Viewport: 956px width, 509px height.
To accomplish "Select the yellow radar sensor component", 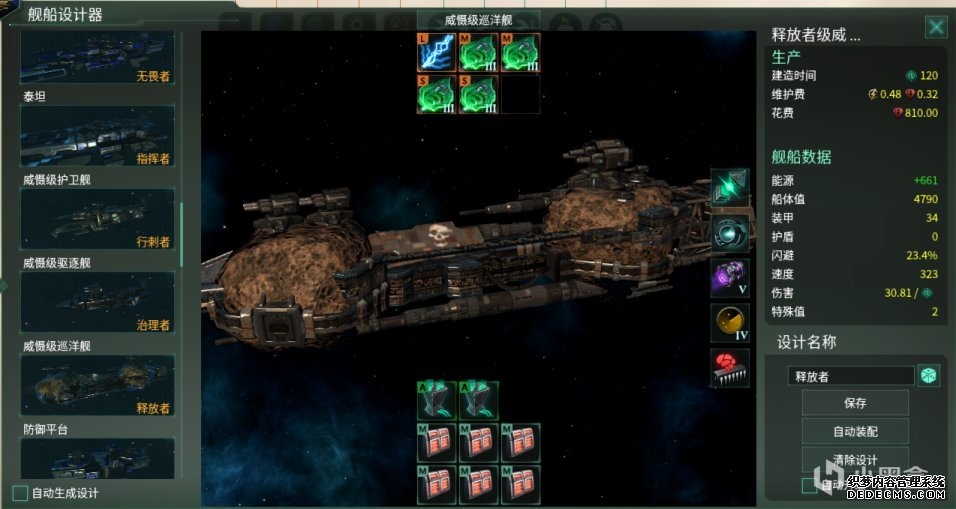I will click(x=730, y=322).
